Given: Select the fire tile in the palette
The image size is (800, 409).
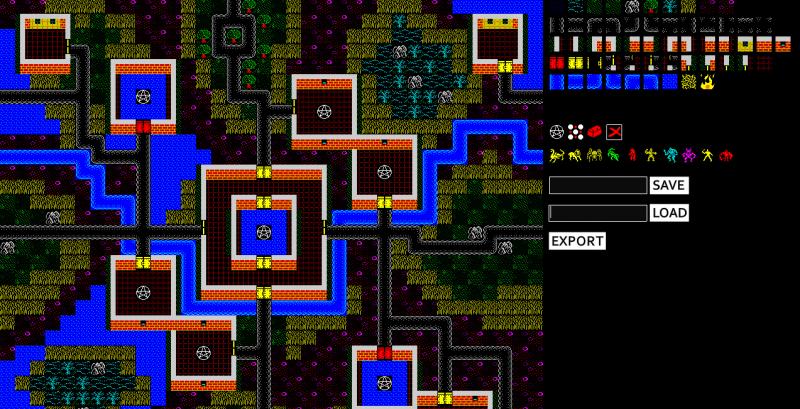Looking at the screenshot, I should [707, 82].
